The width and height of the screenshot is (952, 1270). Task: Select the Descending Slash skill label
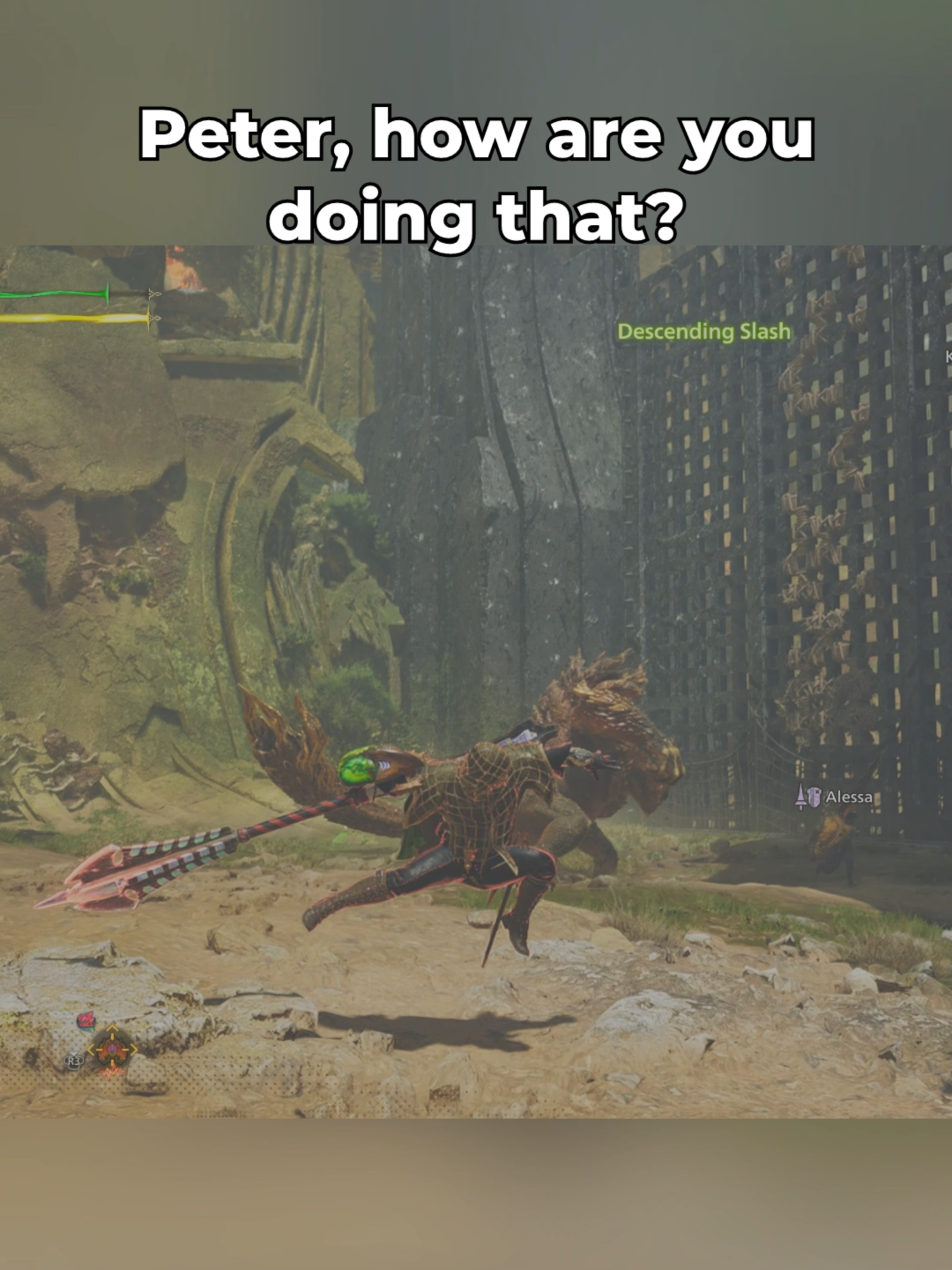click(704, 331)
